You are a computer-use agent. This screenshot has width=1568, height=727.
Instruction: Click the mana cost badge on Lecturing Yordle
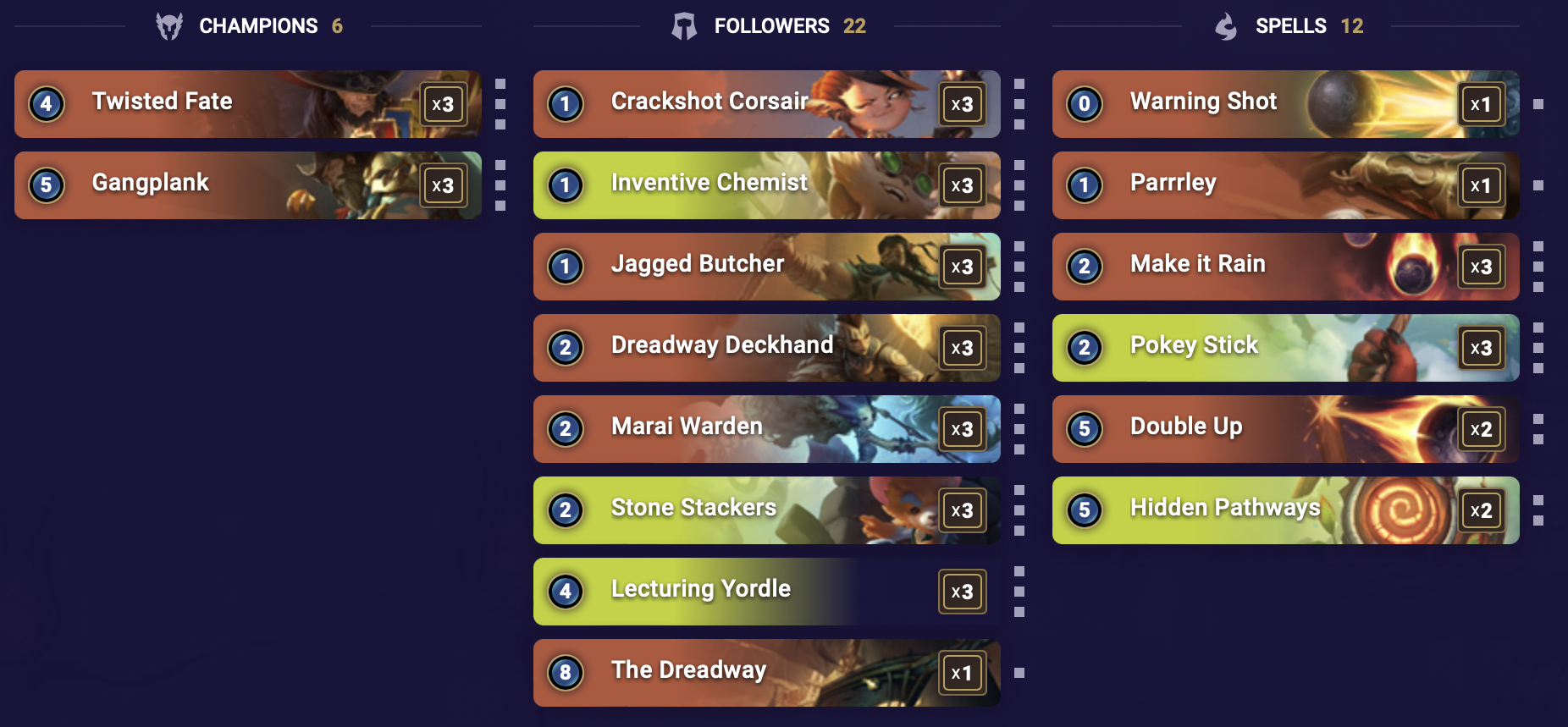coord(566,592)
